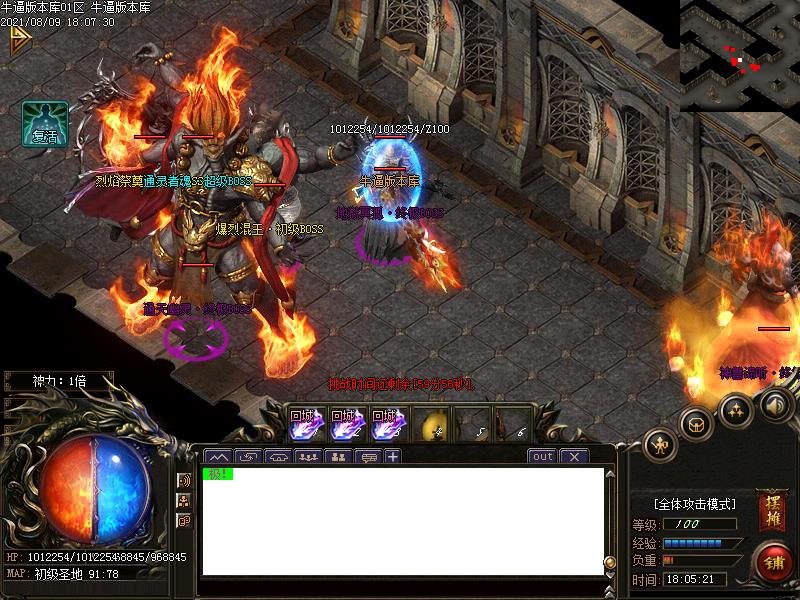The image size is (800, 600).
Task: Open the character status round button
Action: [661, 443]
